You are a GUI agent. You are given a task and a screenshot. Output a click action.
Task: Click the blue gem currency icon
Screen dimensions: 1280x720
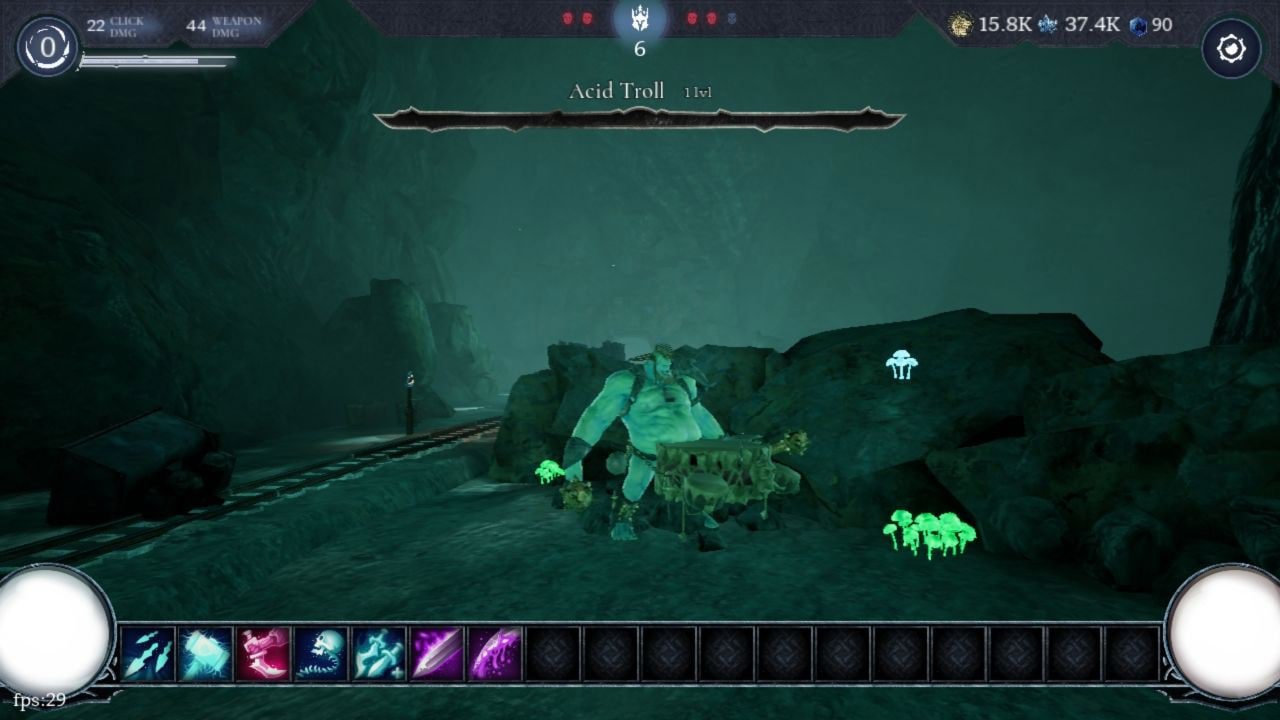[1138, 26]
